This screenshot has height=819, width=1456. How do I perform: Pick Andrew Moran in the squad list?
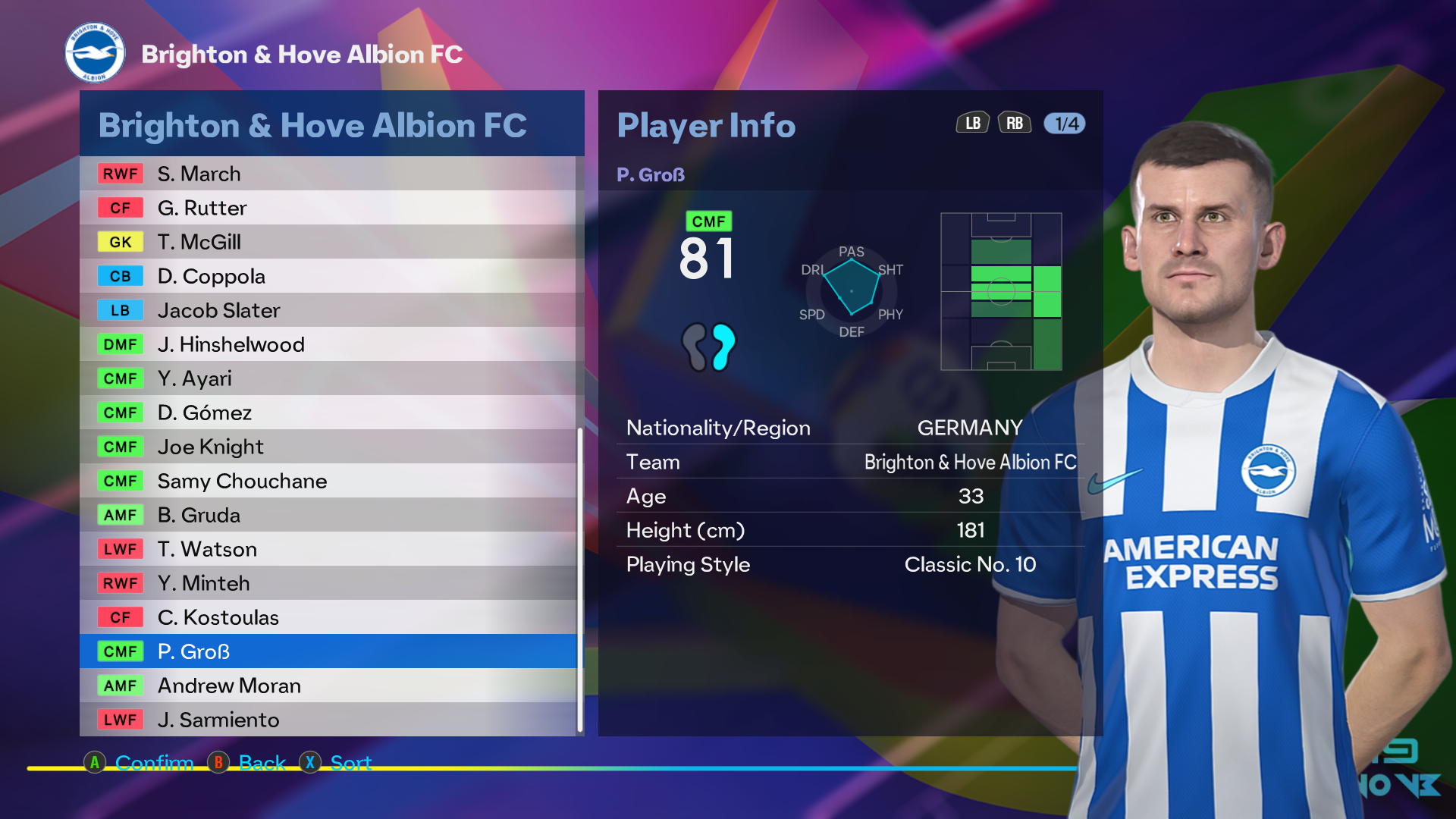(328, 686)
